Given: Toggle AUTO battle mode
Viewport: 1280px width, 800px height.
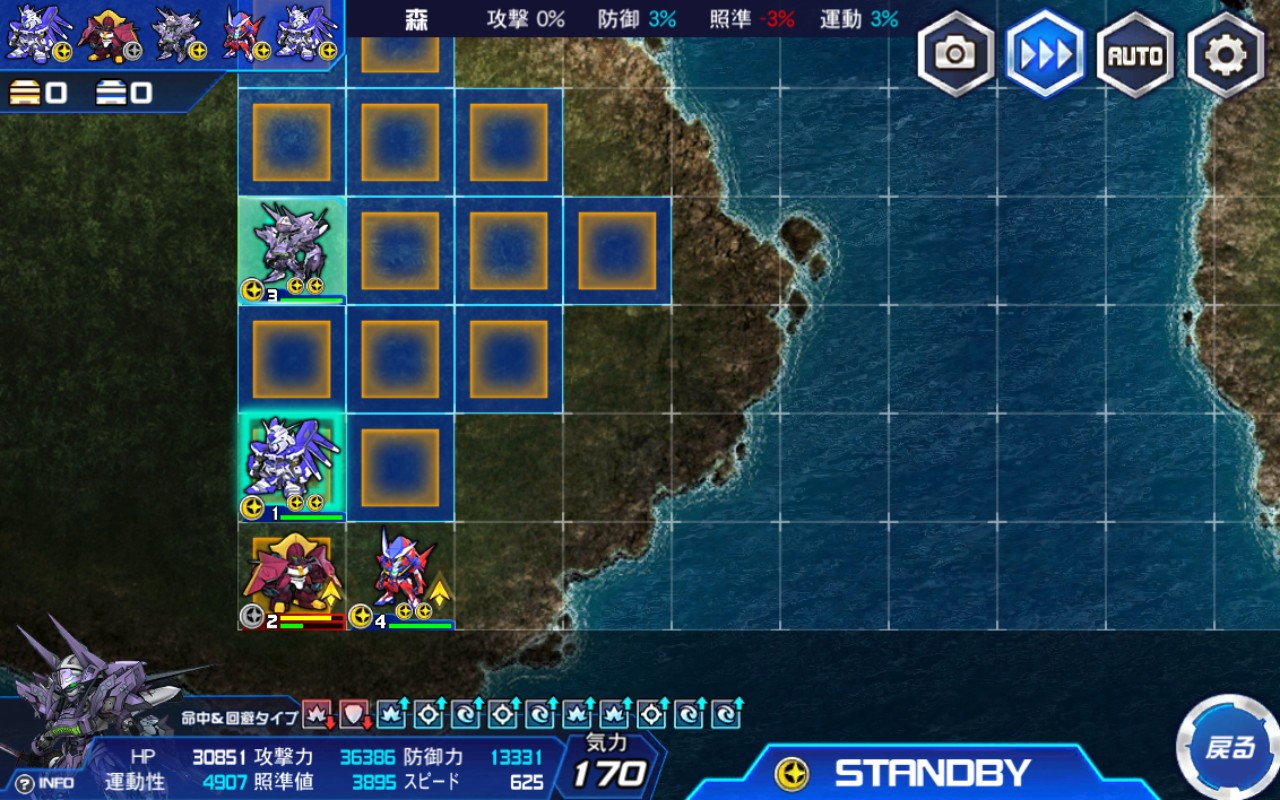Looking at the screenshot, I should [x=1135, y=55].
